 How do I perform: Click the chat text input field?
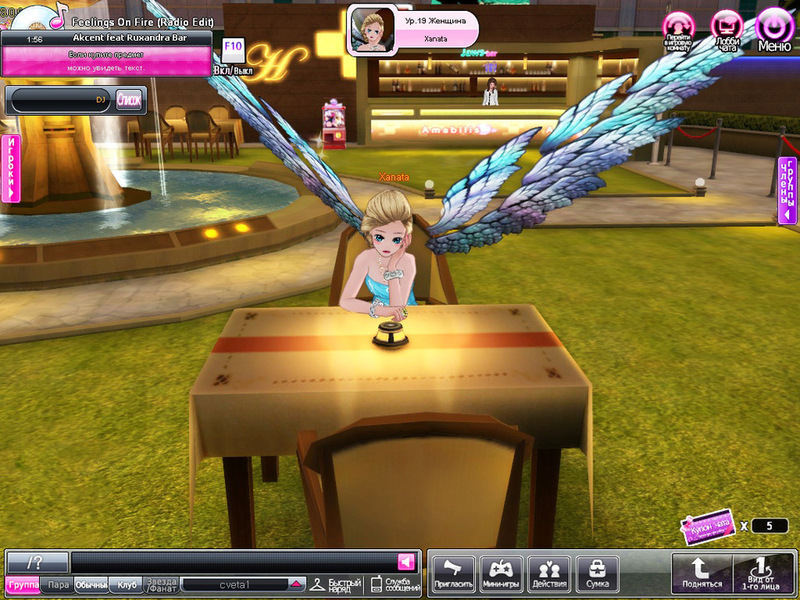pyautogui.click(x=235, y=561)
